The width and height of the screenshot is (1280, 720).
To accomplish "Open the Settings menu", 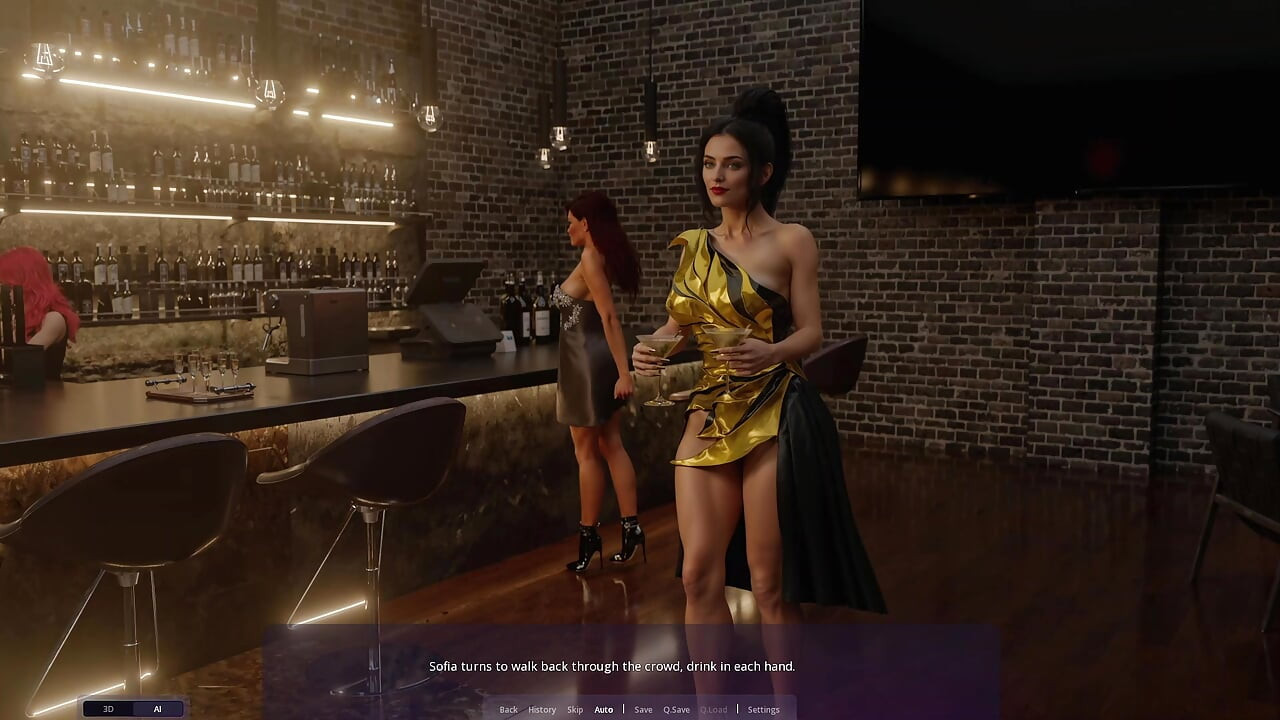I will 763,710.
